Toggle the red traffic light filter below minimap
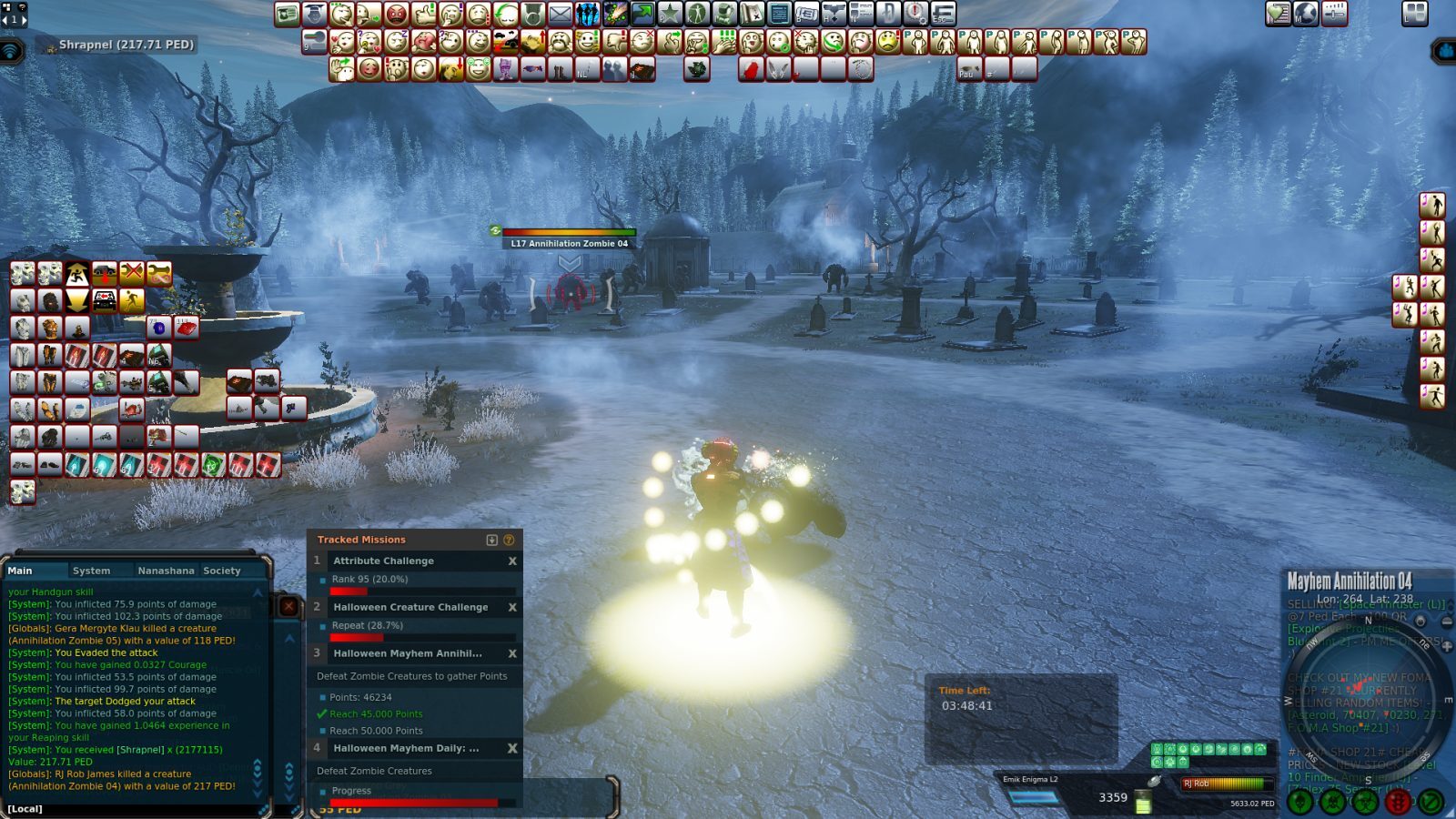The image size is (1456, 819). (1397, 802)
